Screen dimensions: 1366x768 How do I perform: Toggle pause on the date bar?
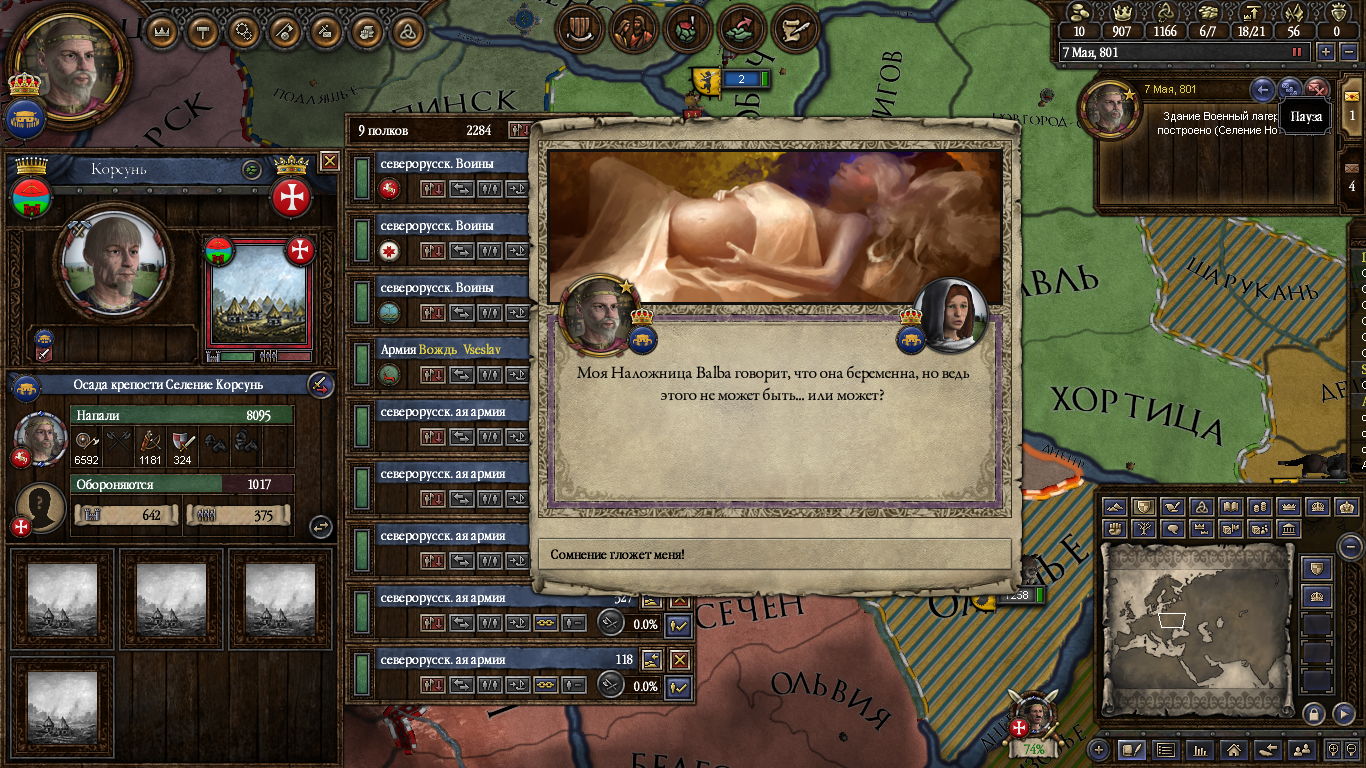click(x=1297, y=52)
